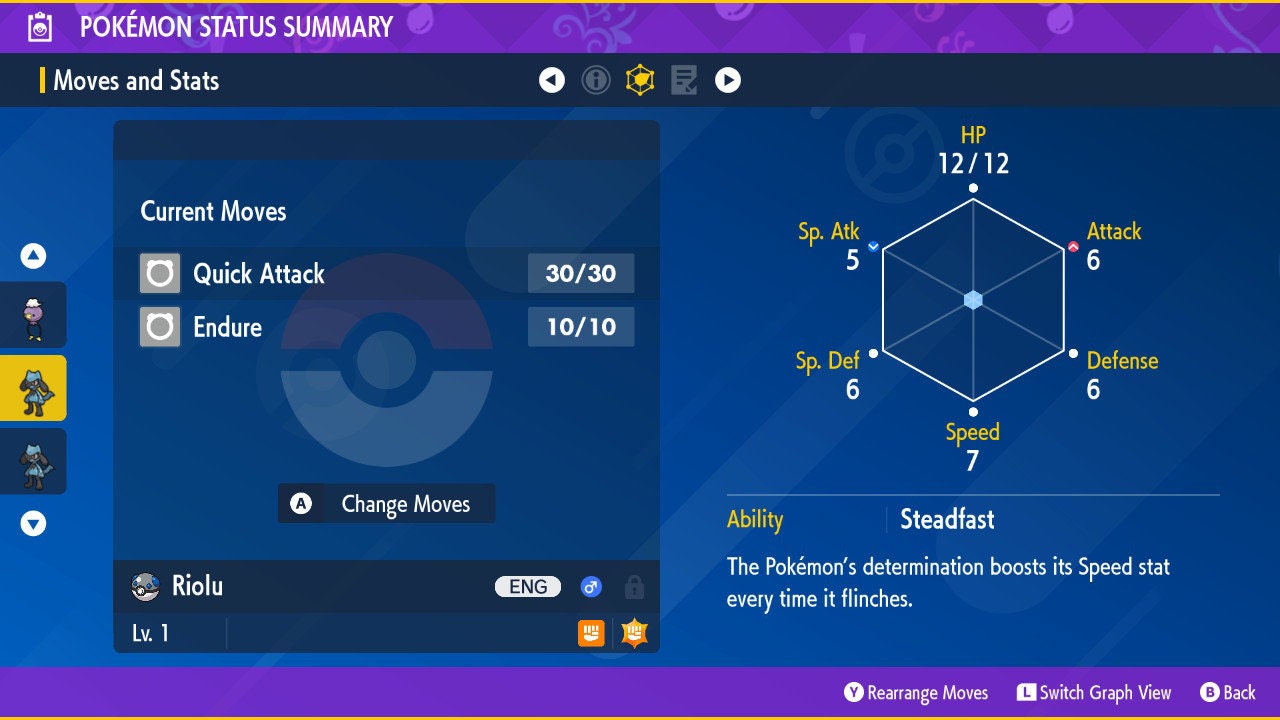The width and height of the screenshot is (1280, 720).
Task: Switch to the memo notes tab
Action: click(x=684, y=80)
